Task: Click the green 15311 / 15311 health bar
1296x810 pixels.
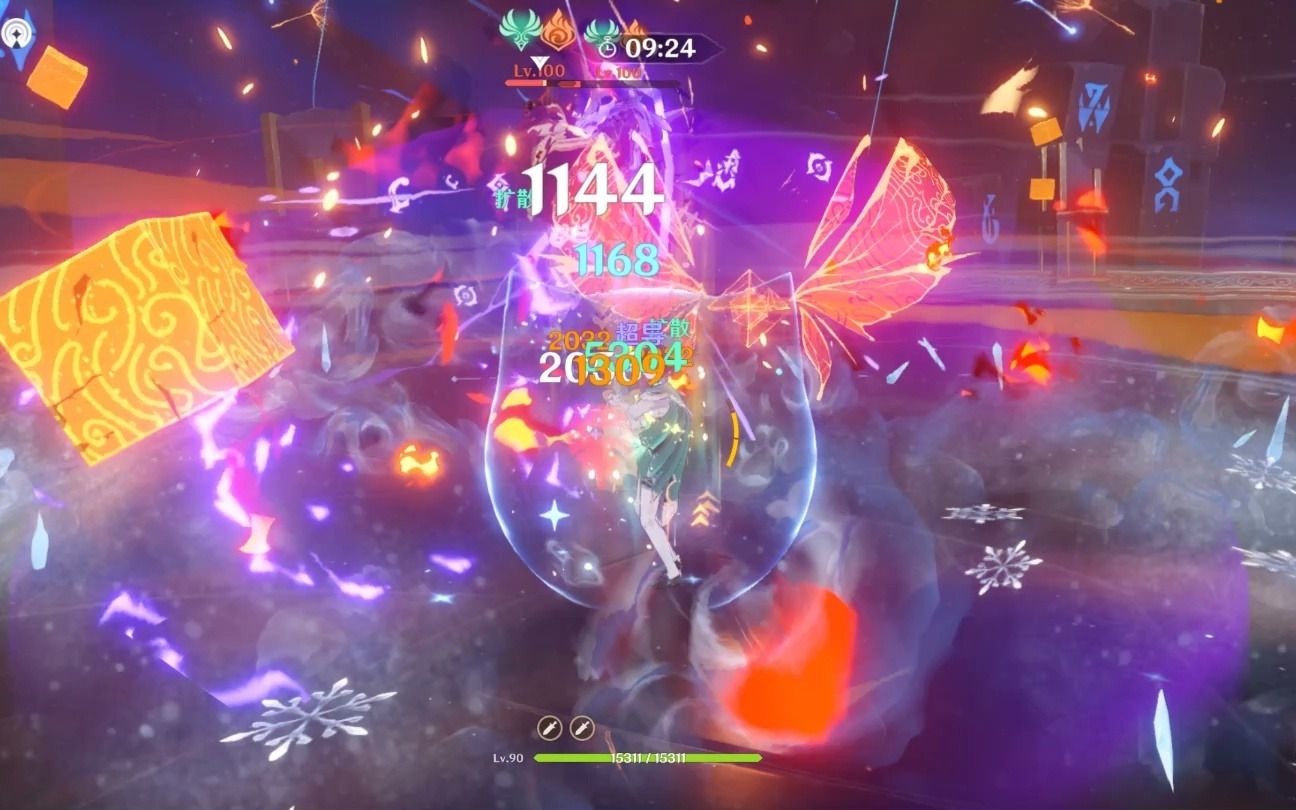Action: [648, 758]
